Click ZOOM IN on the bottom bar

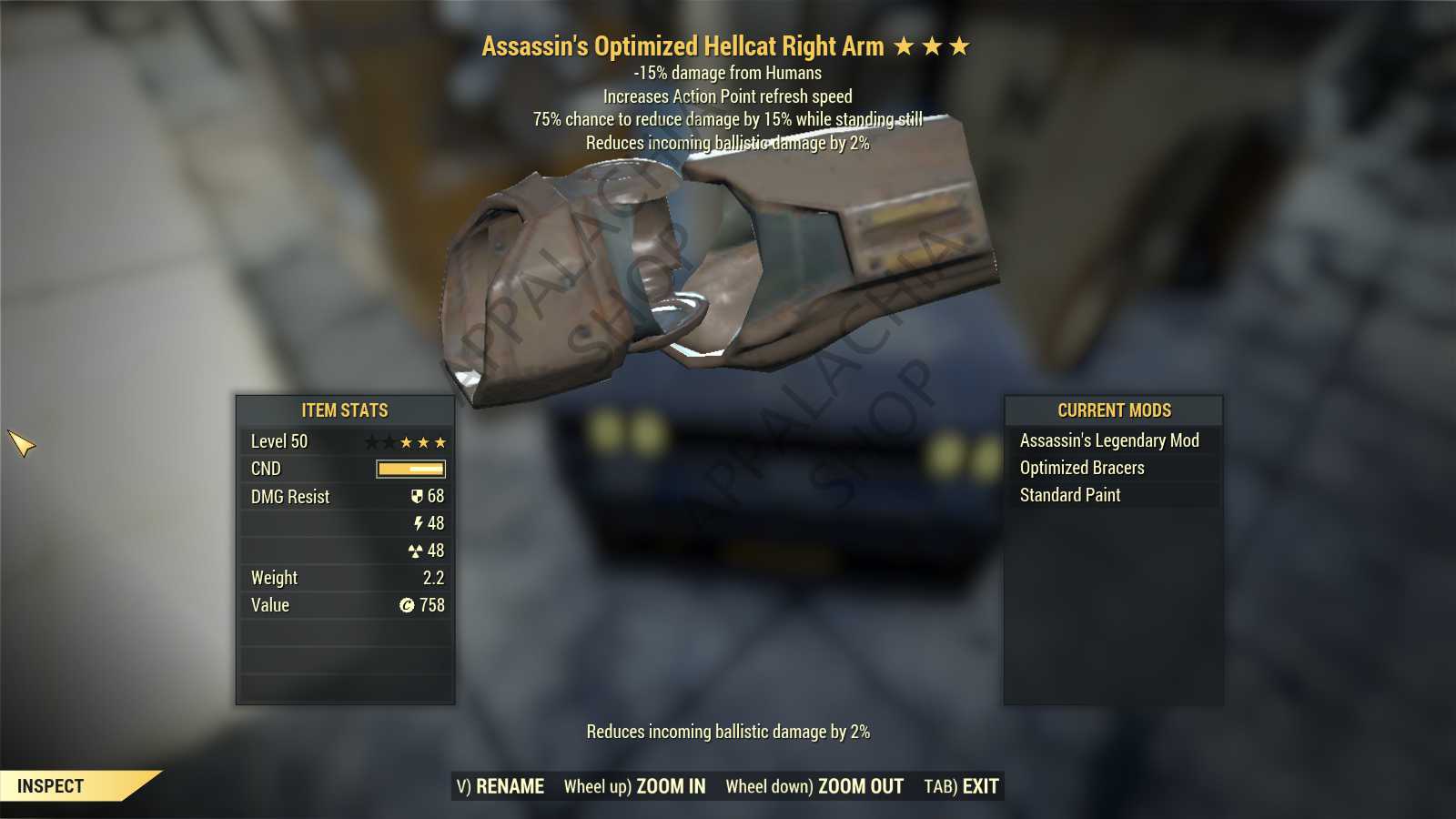point(634,786)
